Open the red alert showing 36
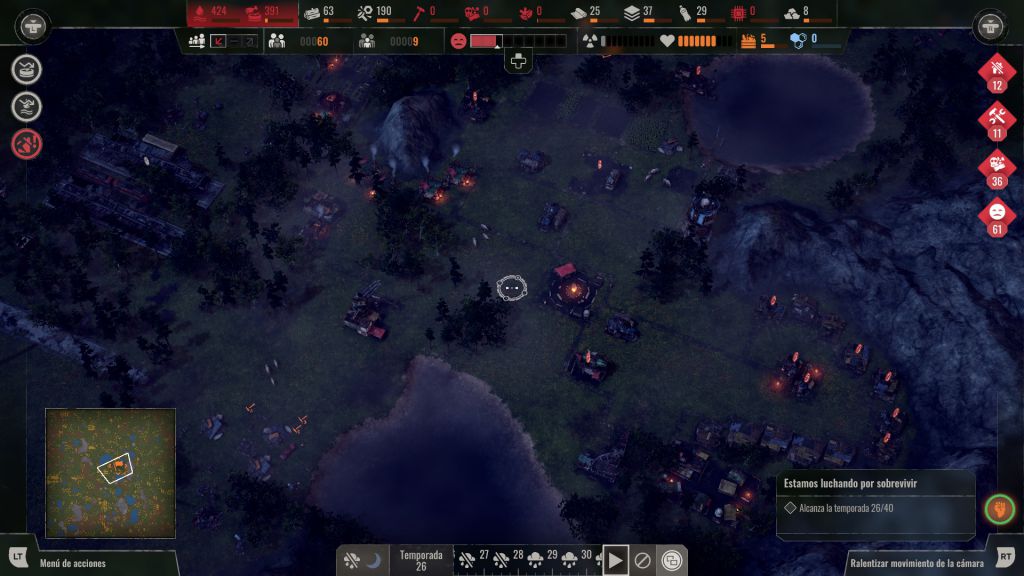This screenshot has height=576, width=1024. pos(996,169)
